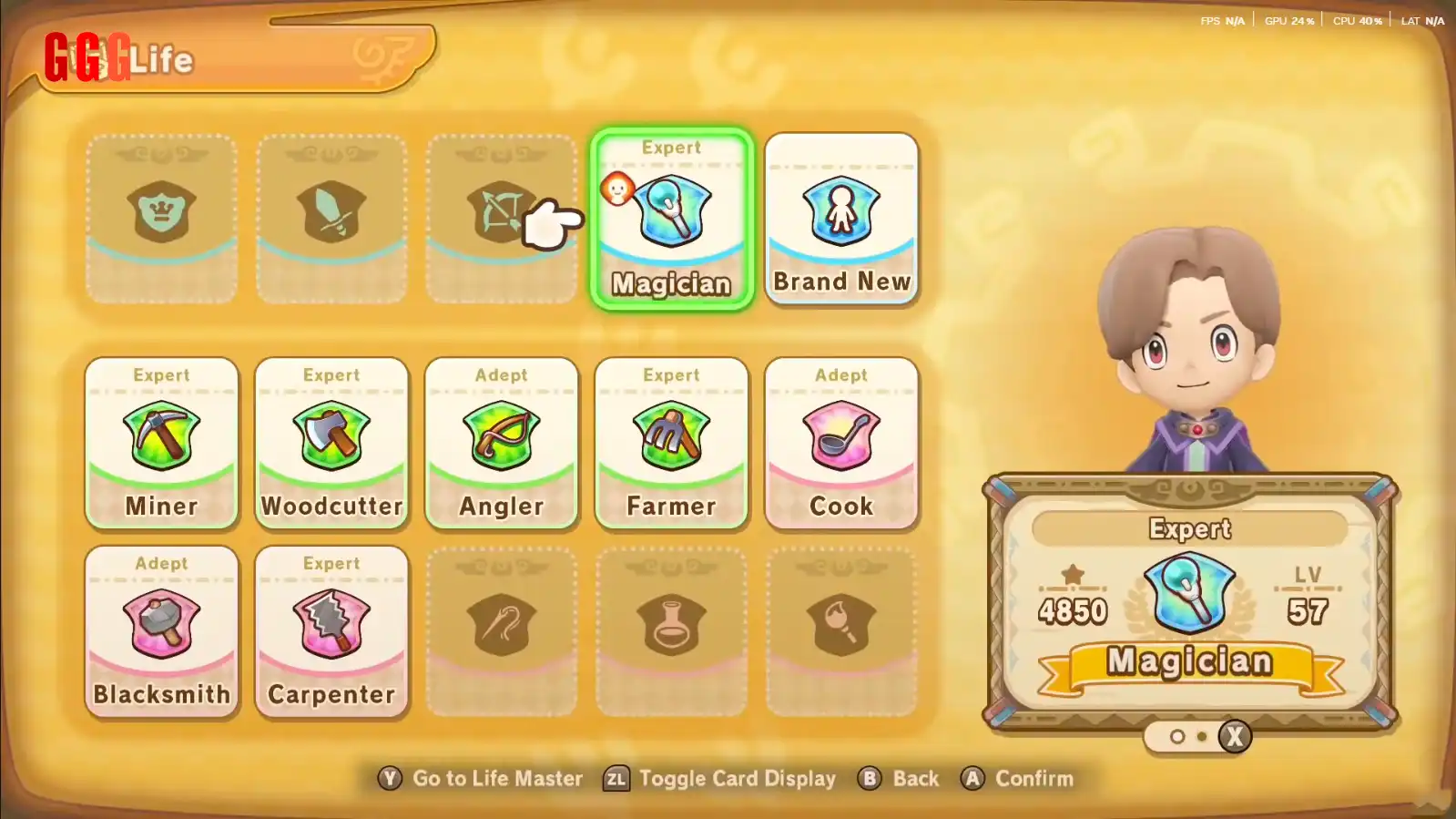Click the locked potion flask life card
This screenshot has width=1456, height=819.
[x=672, y=631]
